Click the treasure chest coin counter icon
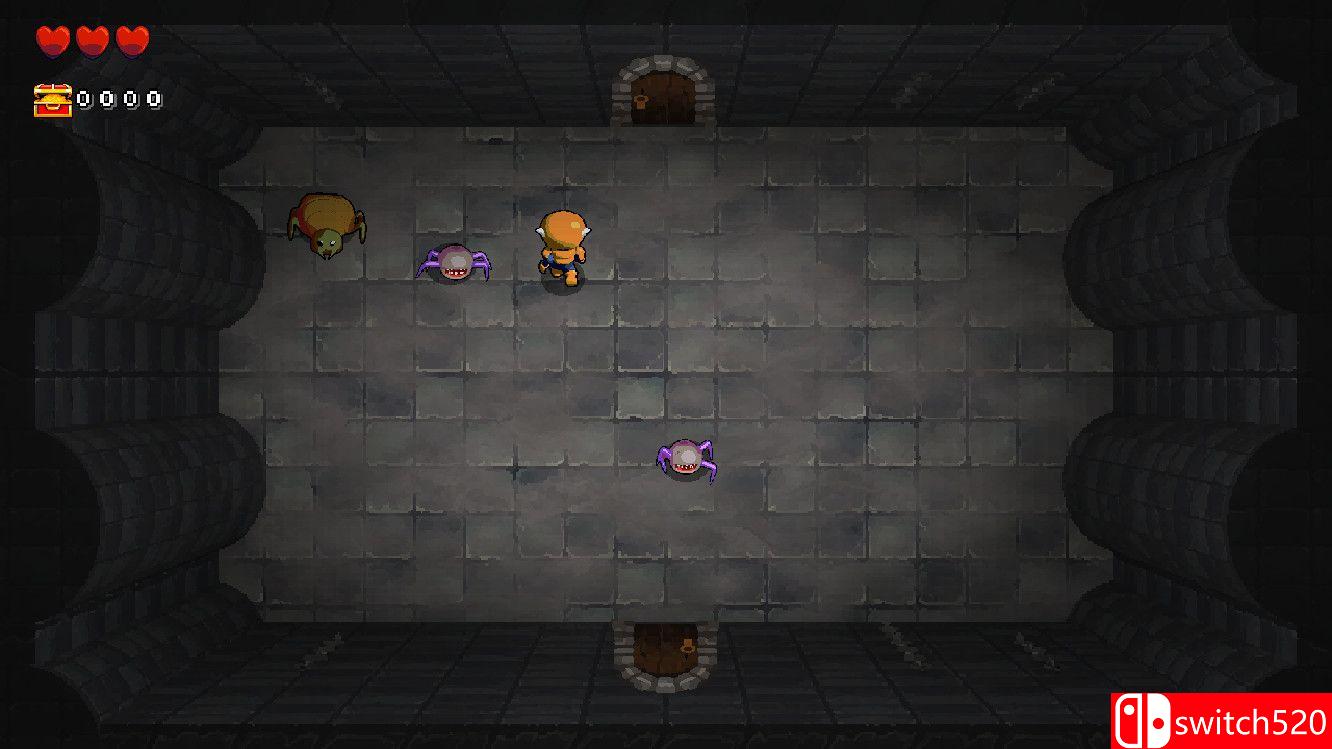1332x749 pixels. click(53, 98)
